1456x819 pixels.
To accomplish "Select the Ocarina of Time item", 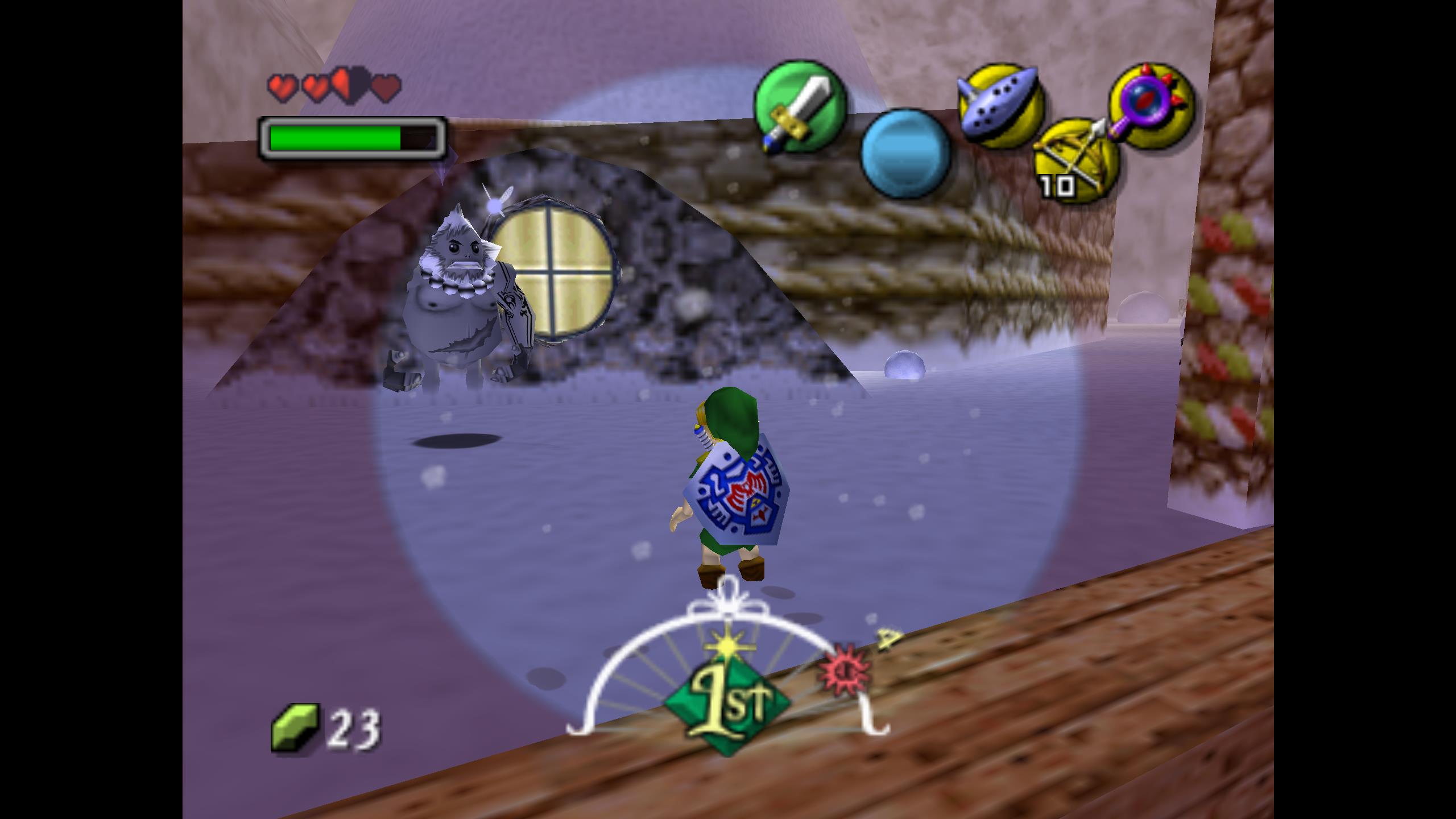I will 1002,106.
